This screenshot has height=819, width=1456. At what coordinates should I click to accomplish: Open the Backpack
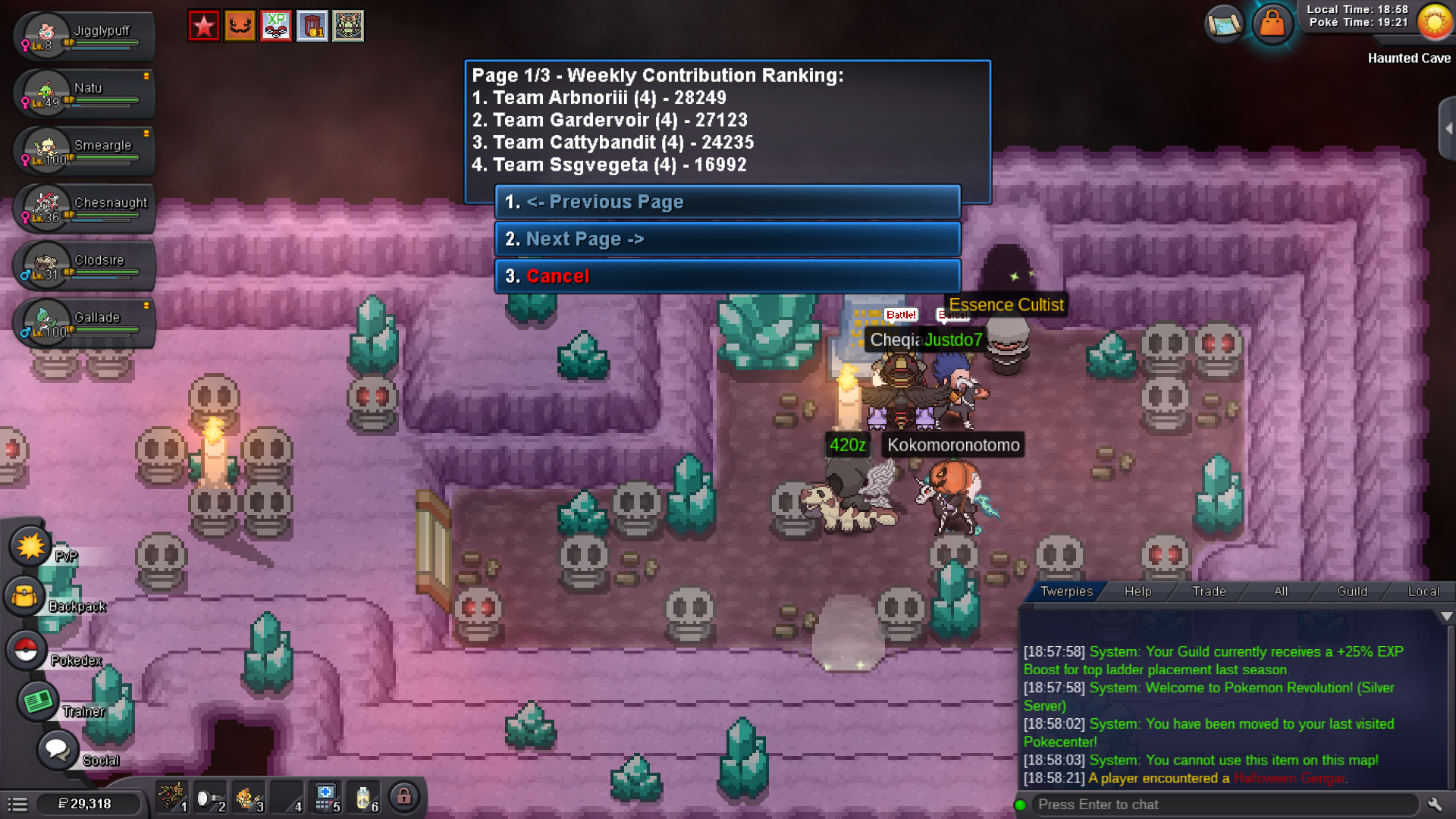coord(25,596)
